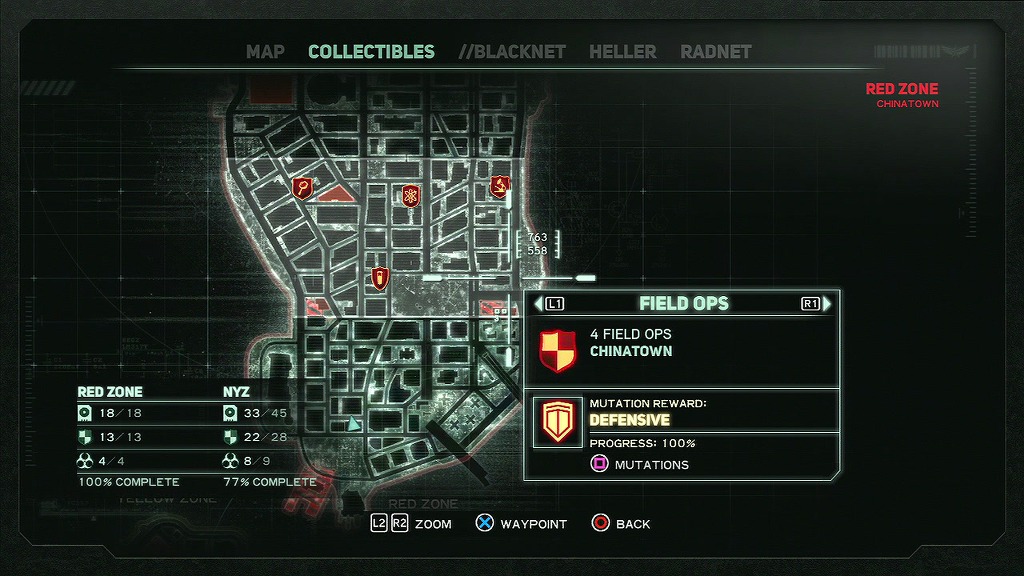Choose the atom symbol field ops marker
Screen dimensions: 1024x576
(x=410, y=195)
